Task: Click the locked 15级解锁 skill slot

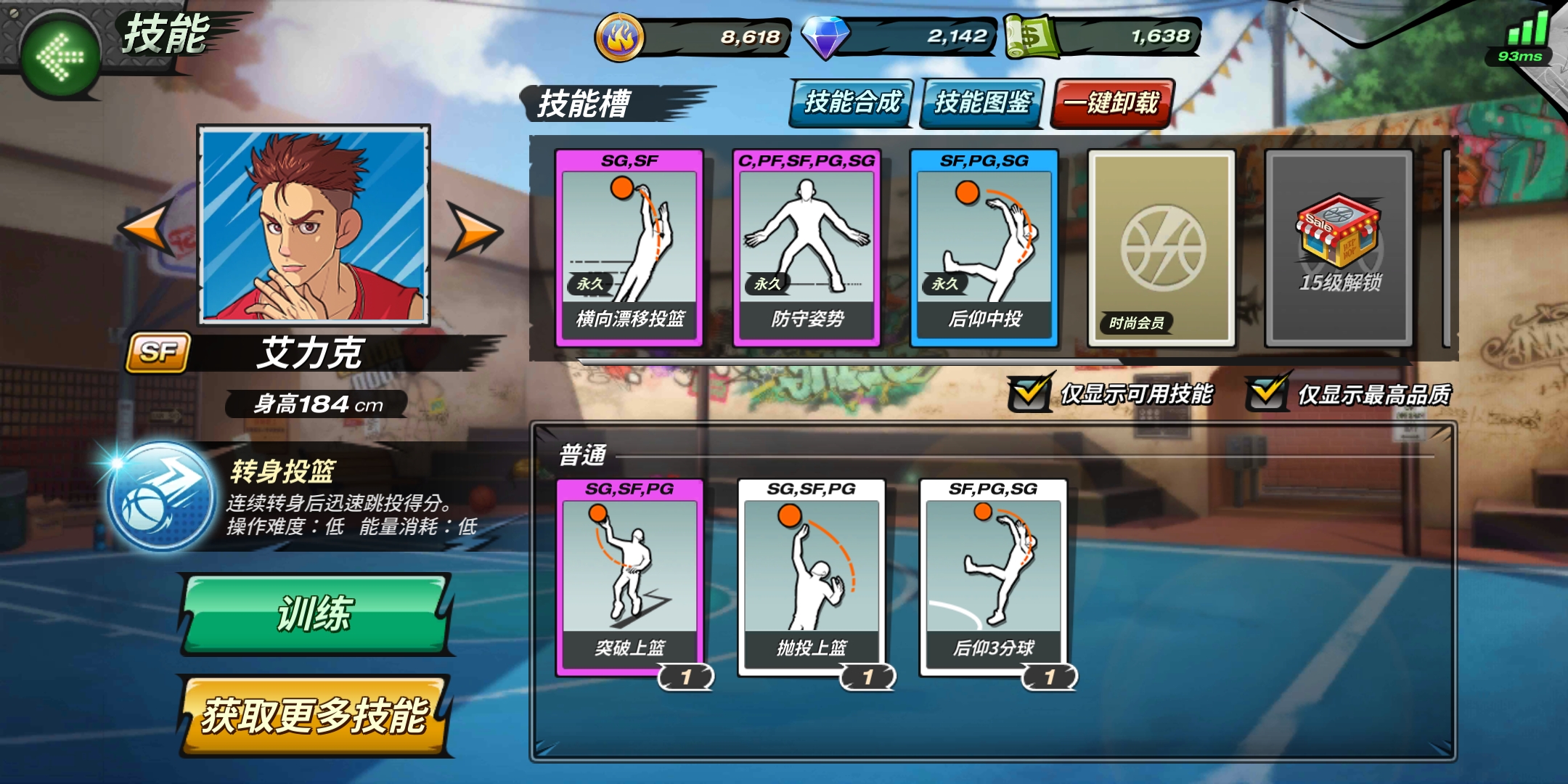Action: [1339, 248]
